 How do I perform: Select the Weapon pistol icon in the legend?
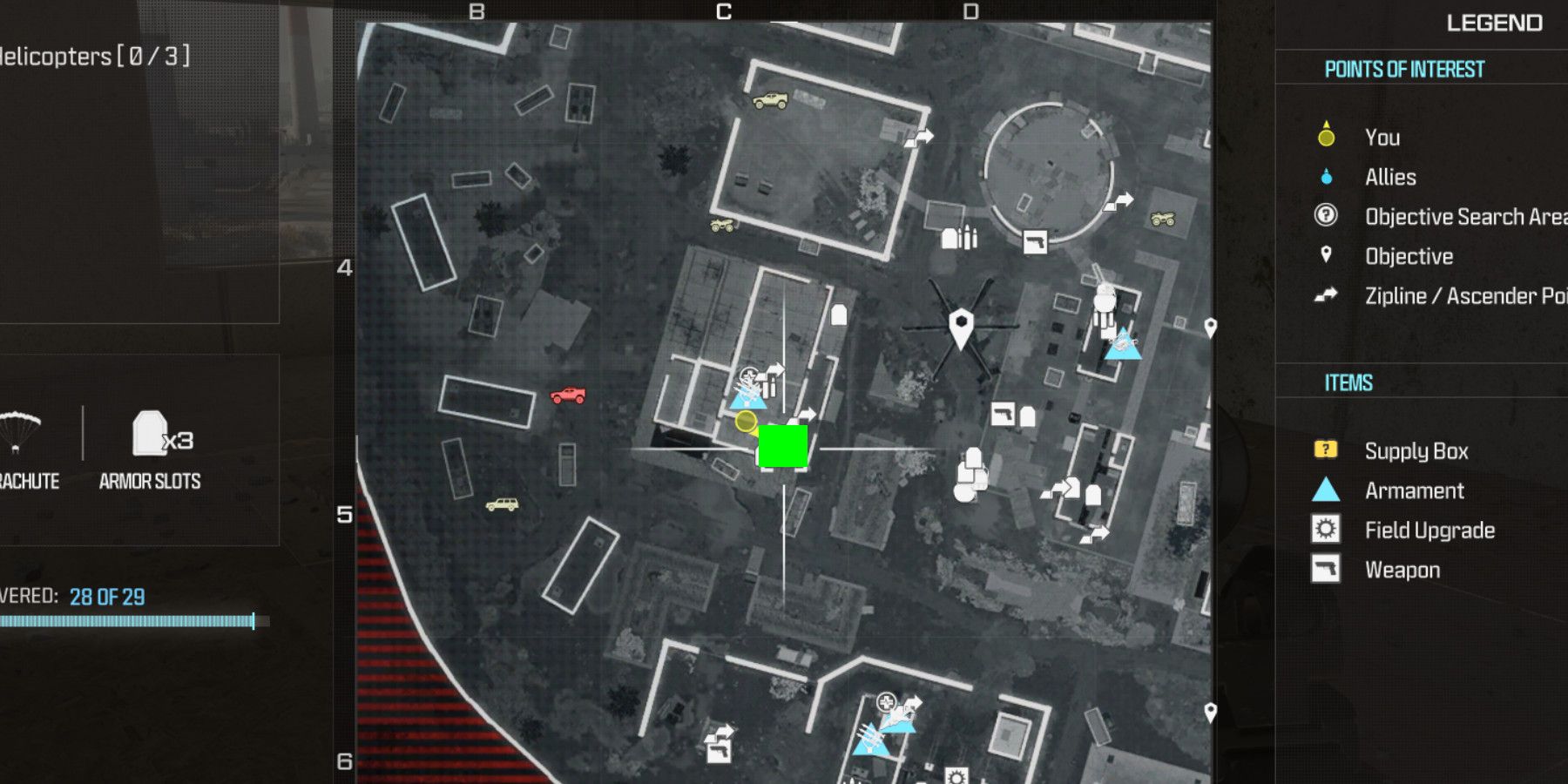tap(1324, 569)
